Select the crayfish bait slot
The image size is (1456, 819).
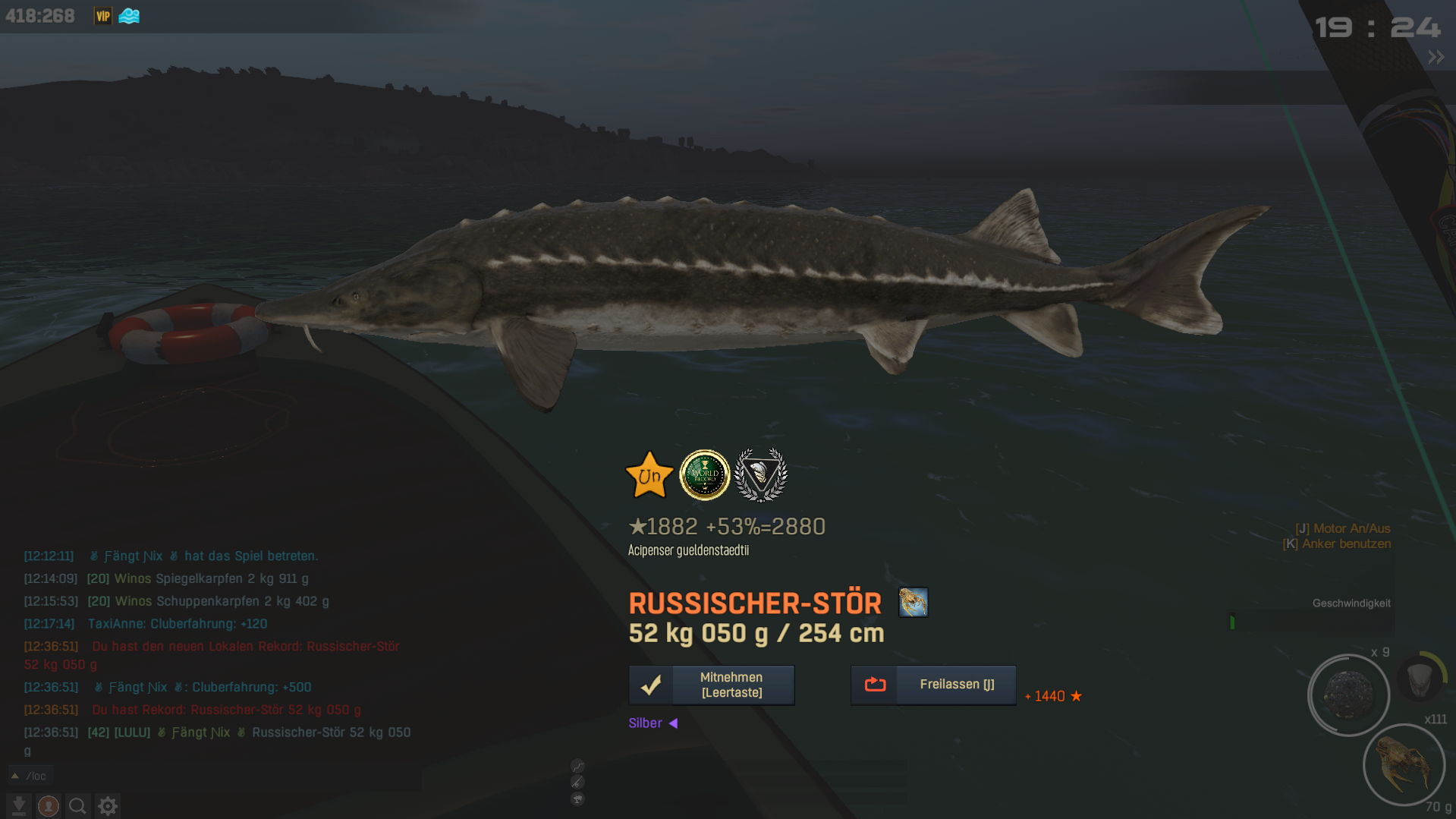[x=1404, y=765]
